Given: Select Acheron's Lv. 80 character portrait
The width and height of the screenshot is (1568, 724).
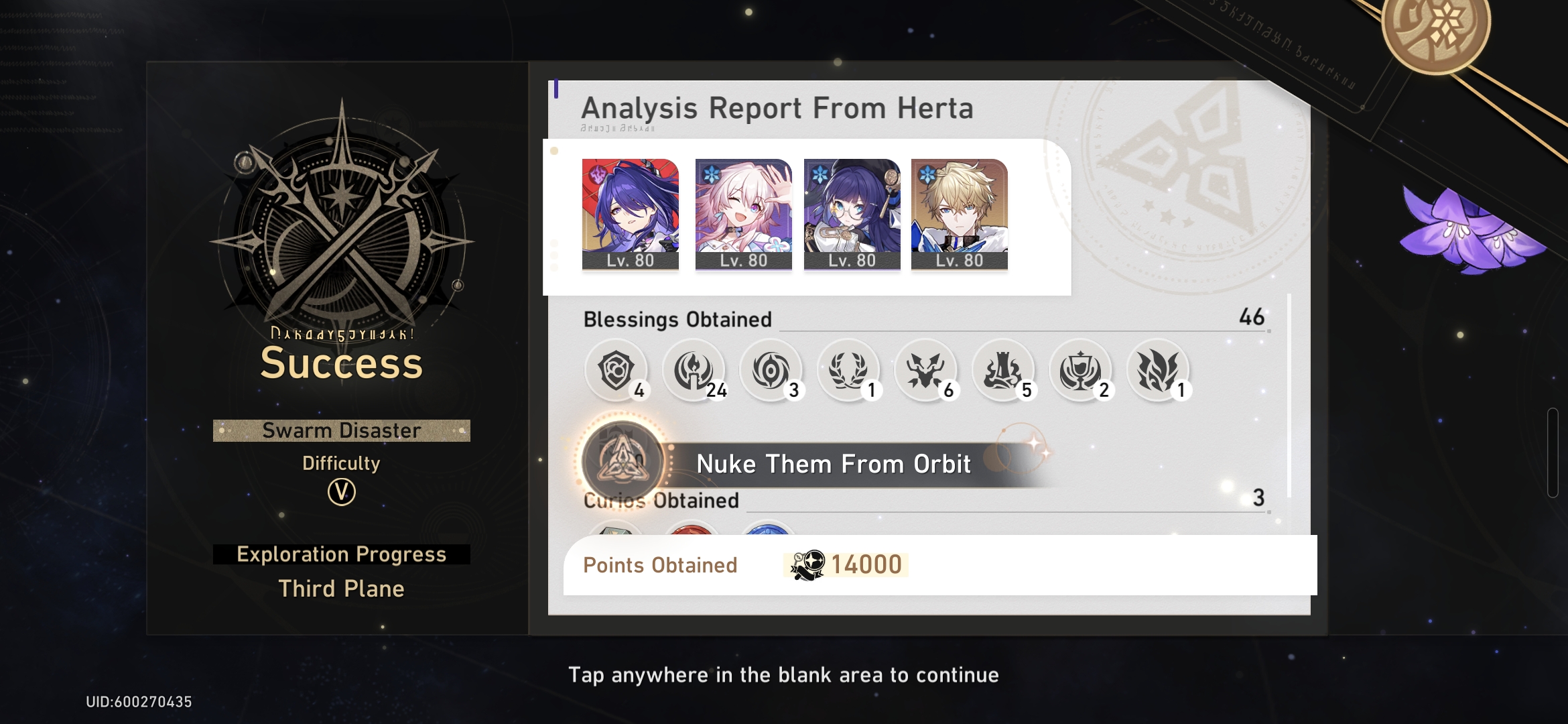Looking at the screenshot, I should coord(631,213).
